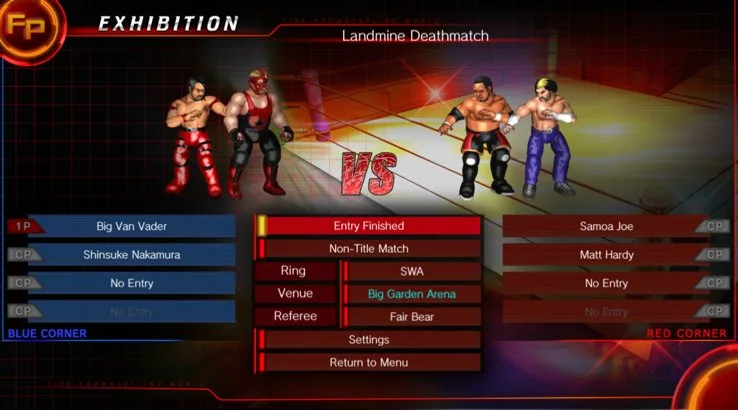738x410 pixels.
Task: Select the Entry Finished option
Action: click(x=368, y=226)
